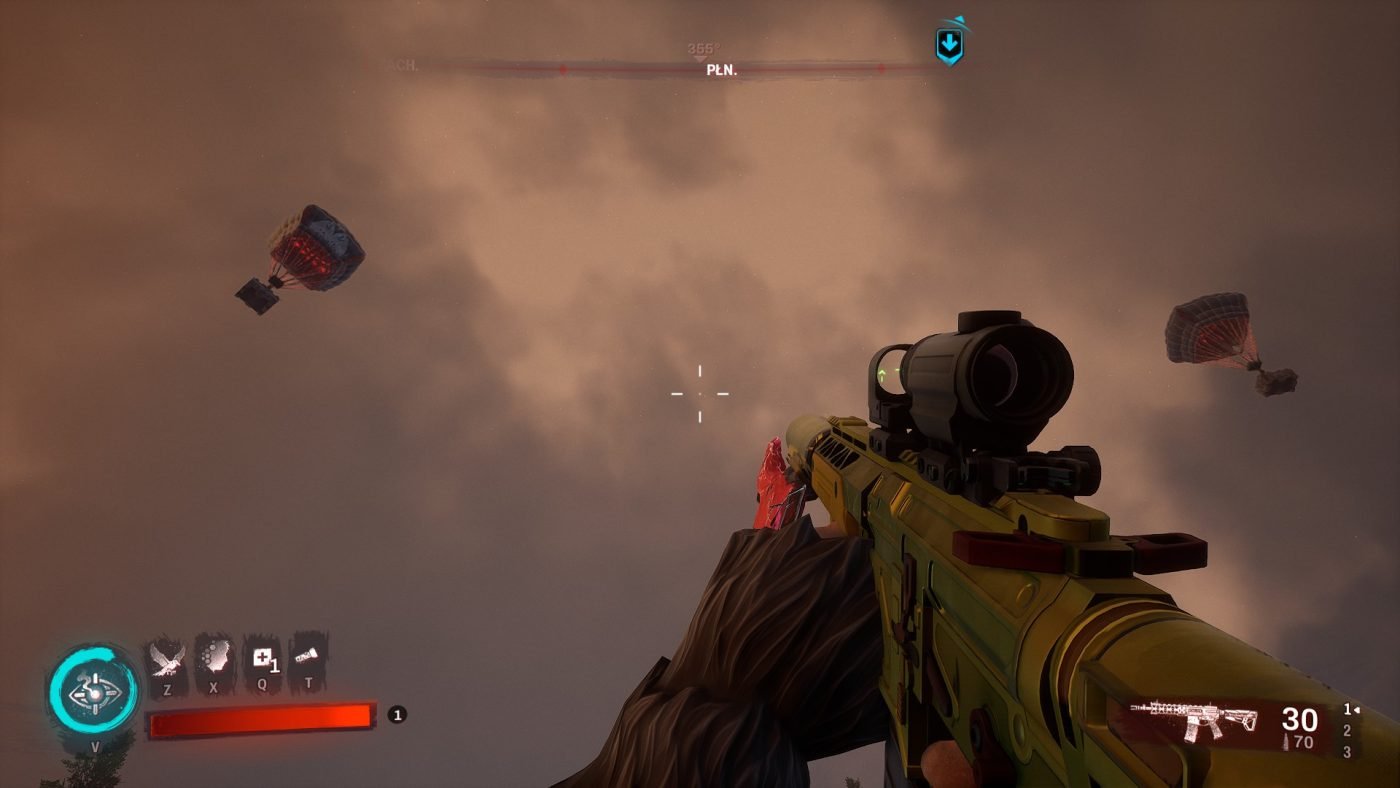1400x788 pixels.
Task: Use the medkit item slot
Action: click(262, 659)
